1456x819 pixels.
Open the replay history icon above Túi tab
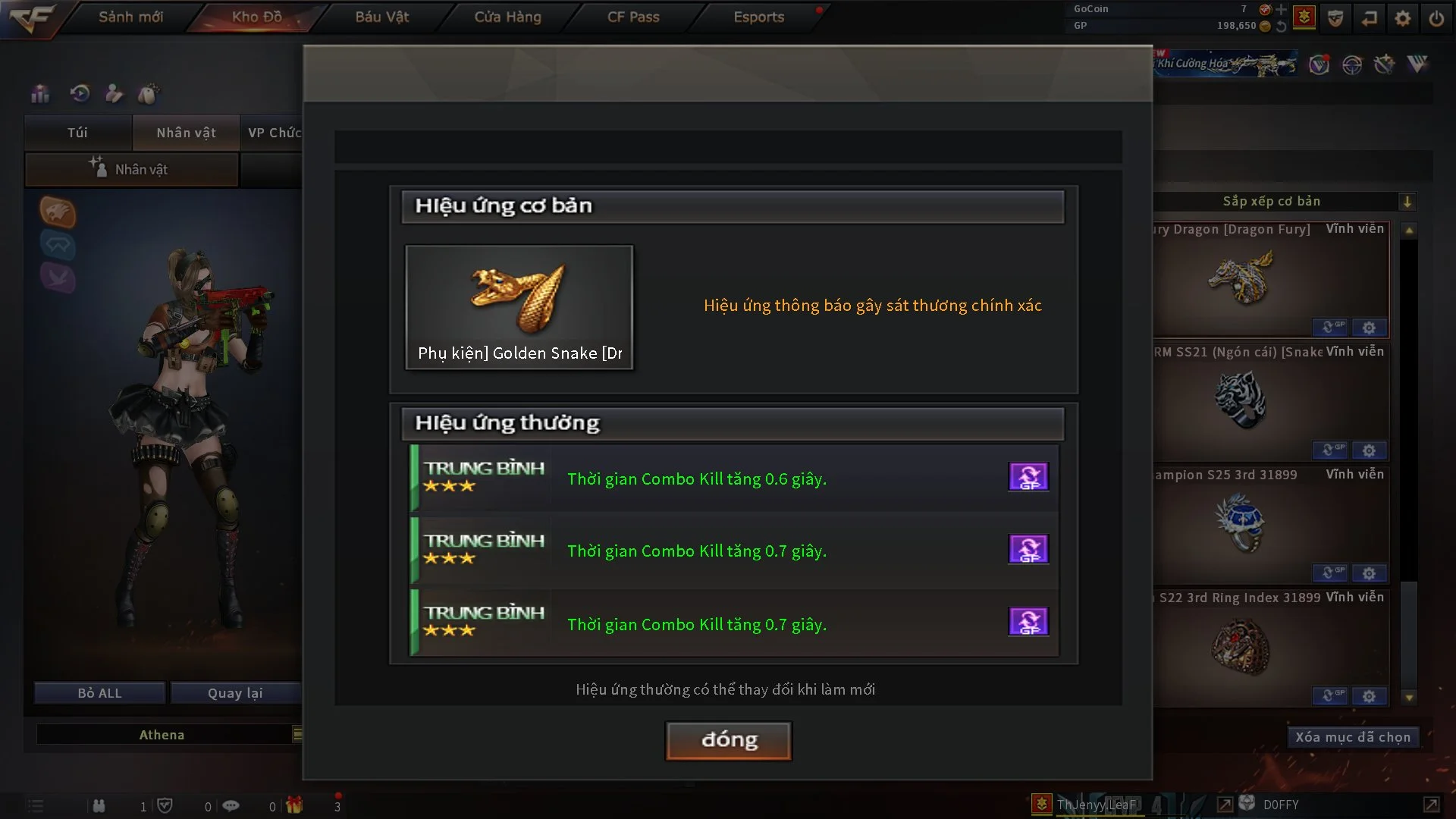[79, 94]
